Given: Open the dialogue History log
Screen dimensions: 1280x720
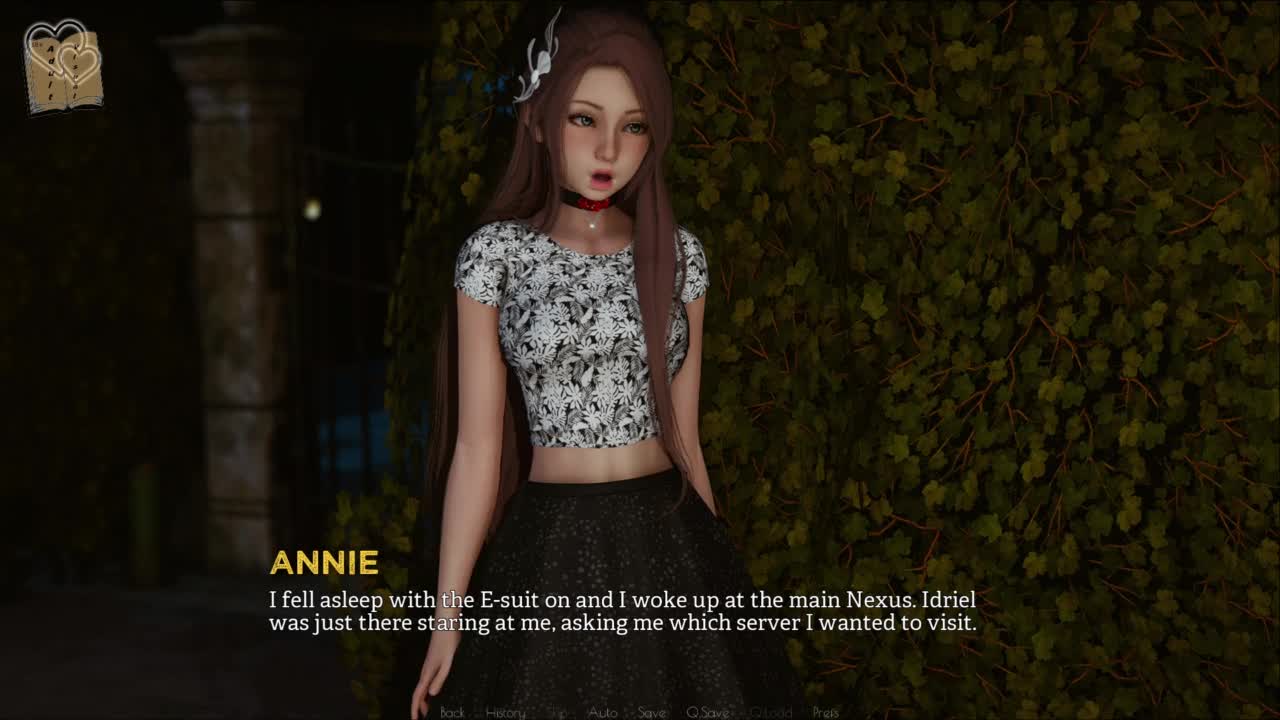Looking at the screenshot, I should 505,712.
